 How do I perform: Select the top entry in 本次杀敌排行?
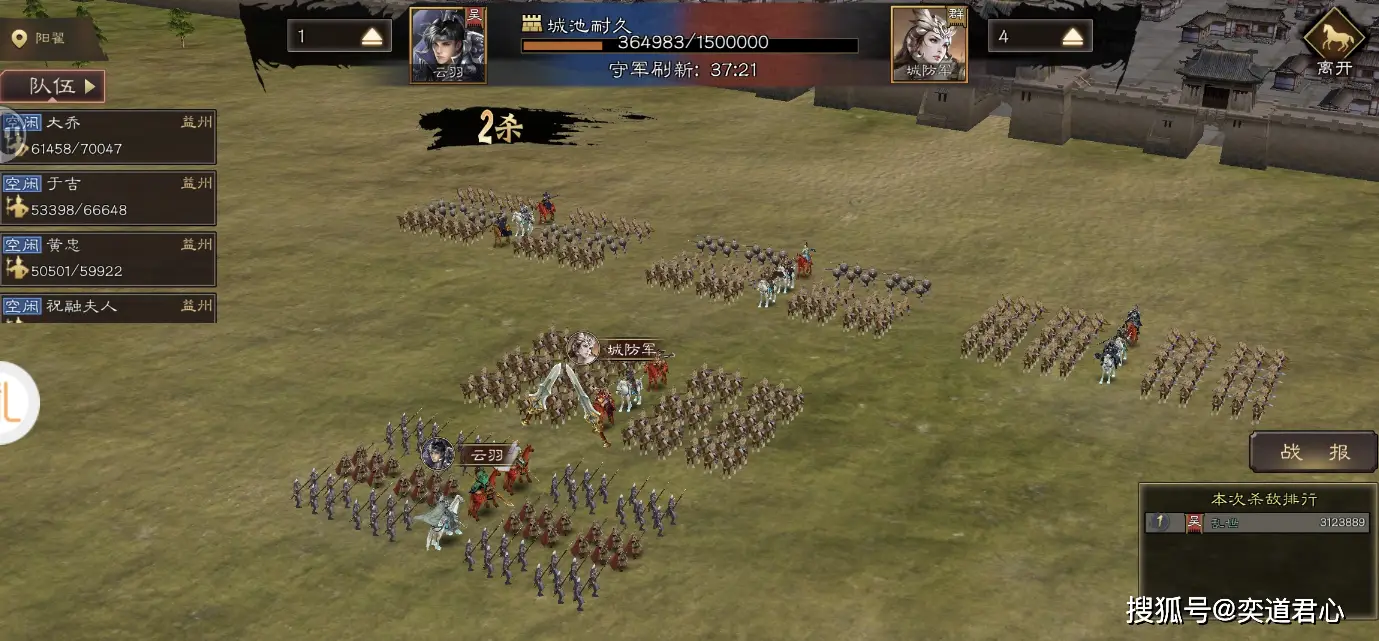coord(1257,522)
